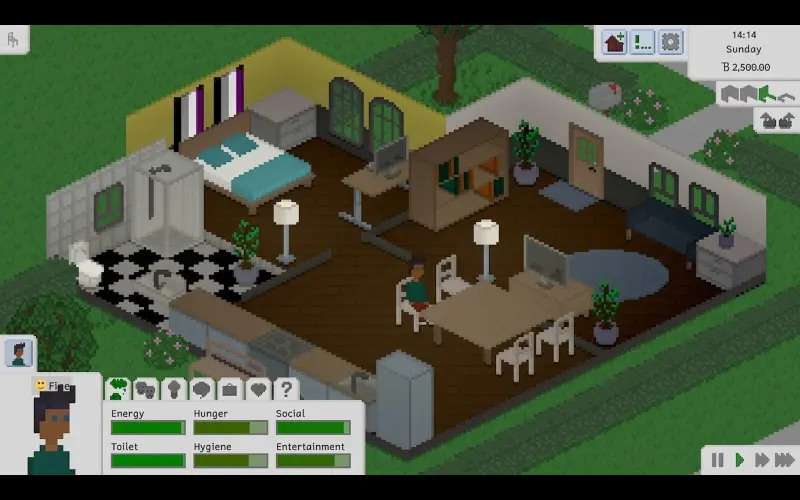The width and height of the screenshot is (800, 500).
Task: Switch to double fast-forward speed
Action: 762,460
